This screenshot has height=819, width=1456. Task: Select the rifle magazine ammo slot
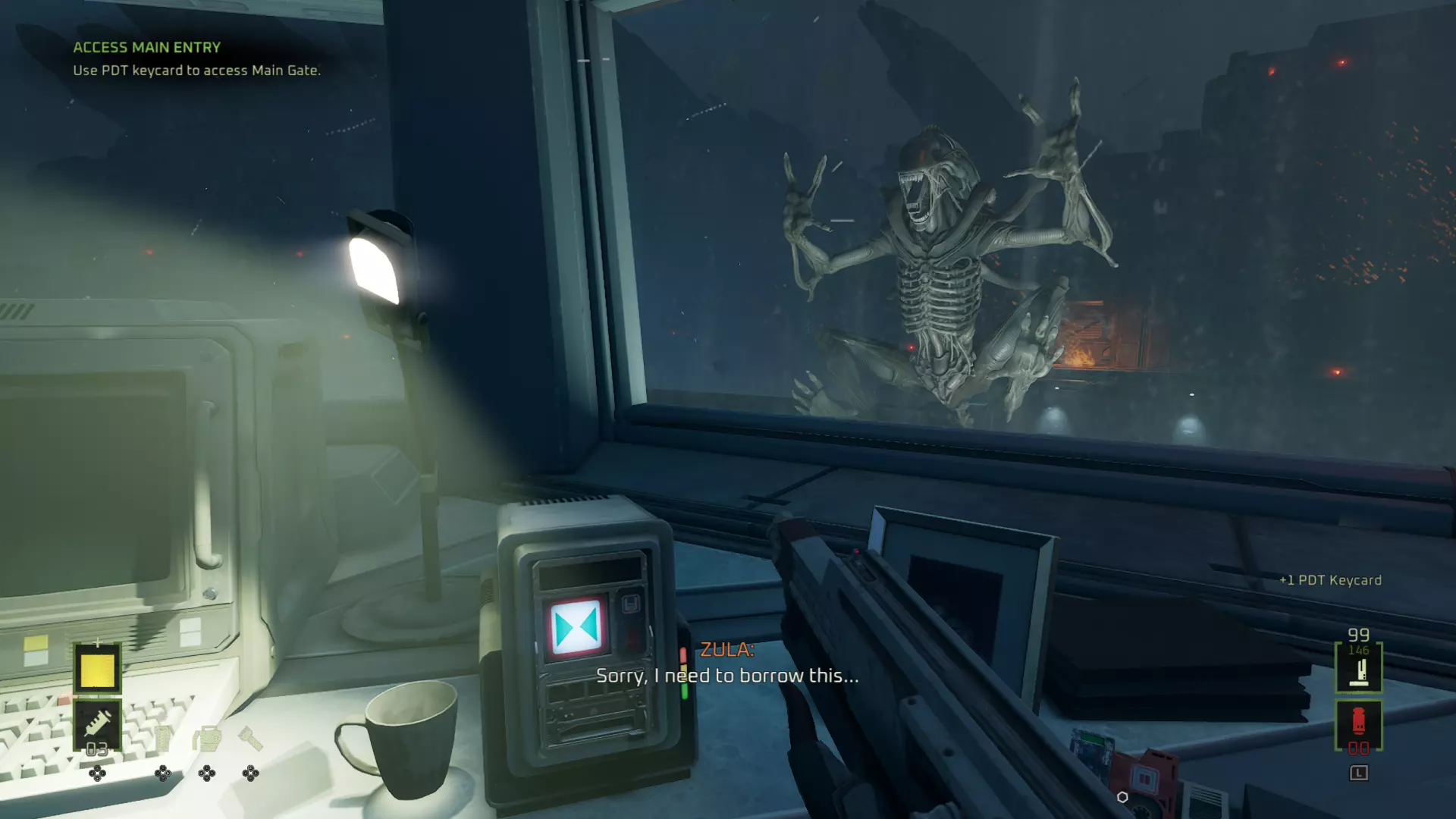tap(1358, 668)
